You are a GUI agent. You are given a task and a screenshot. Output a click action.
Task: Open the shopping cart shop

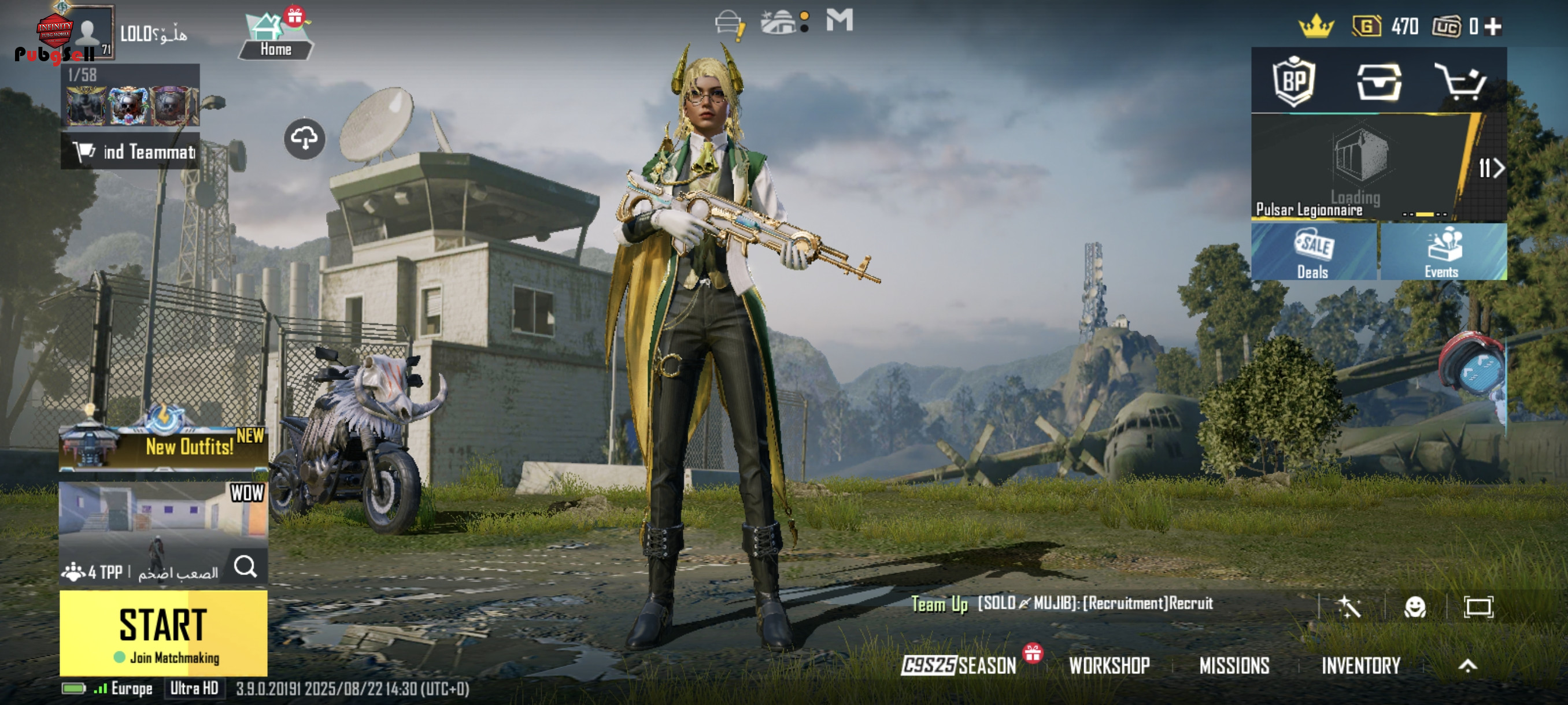click(1460, 82)
